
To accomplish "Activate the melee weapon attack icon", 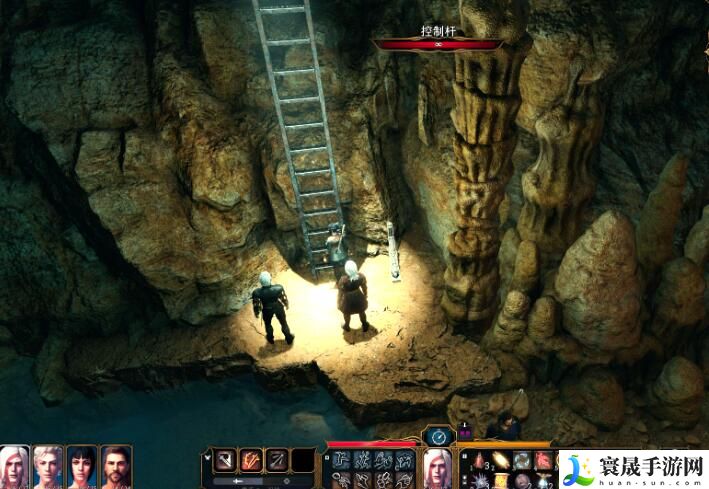I will click(226, 460).
